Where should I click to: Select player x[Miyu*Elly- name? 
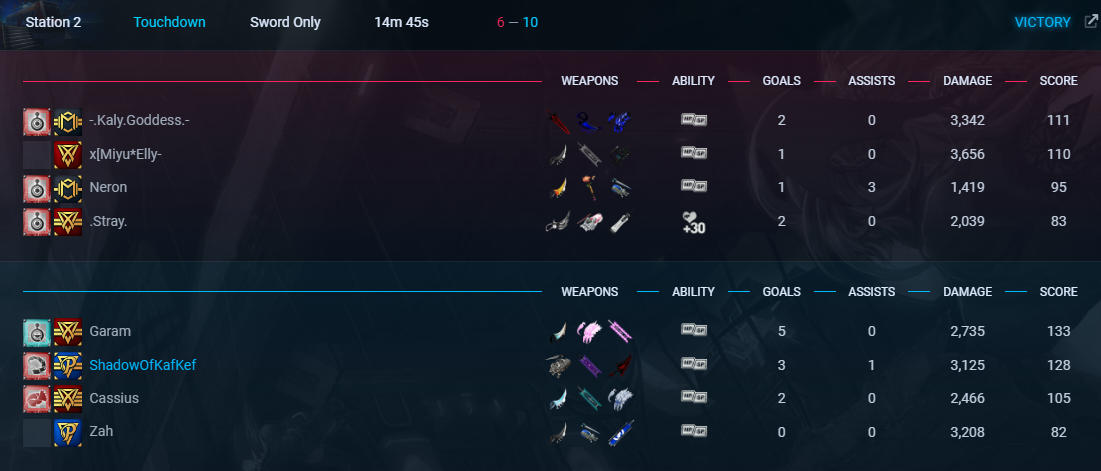(x=125, y=154)
